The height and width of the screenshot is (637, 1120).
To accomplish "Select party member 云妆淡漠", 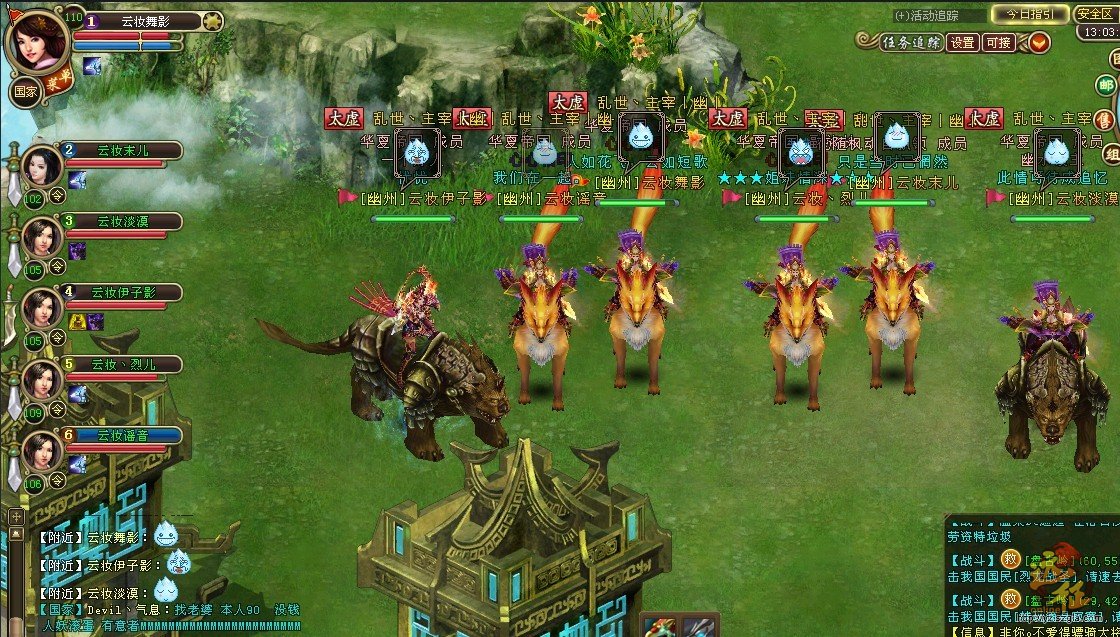I will (x=122, y=221).
